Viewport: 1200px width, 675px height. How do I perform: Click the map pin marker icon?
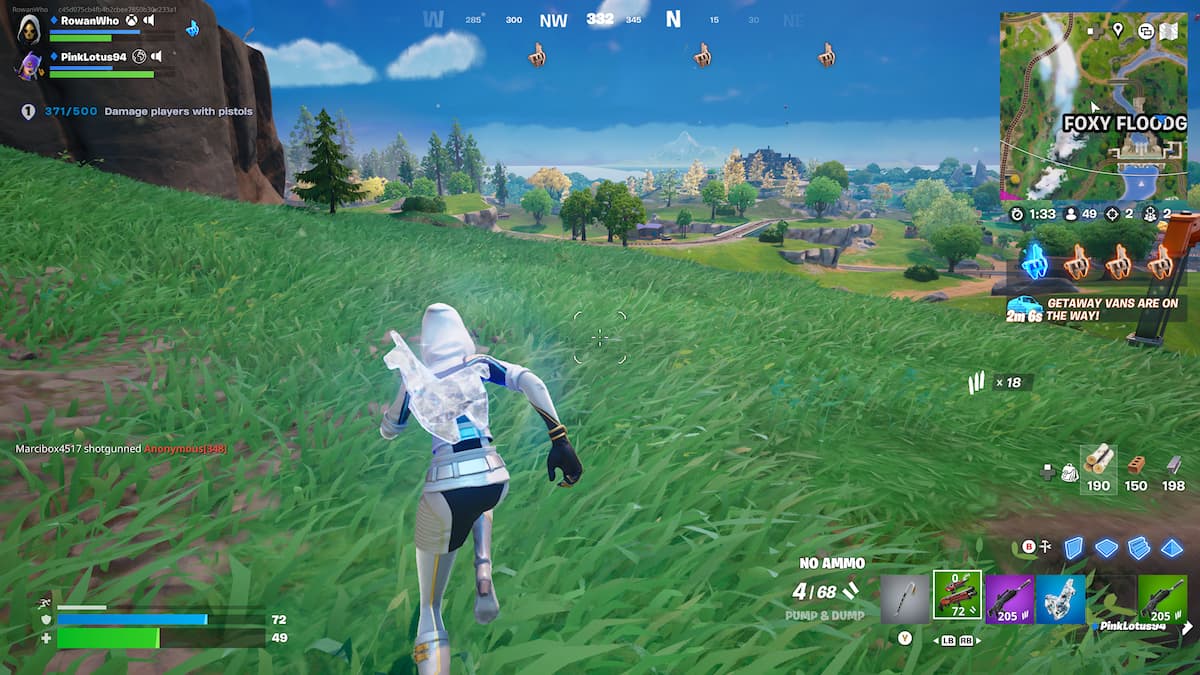pos(1118,30)
